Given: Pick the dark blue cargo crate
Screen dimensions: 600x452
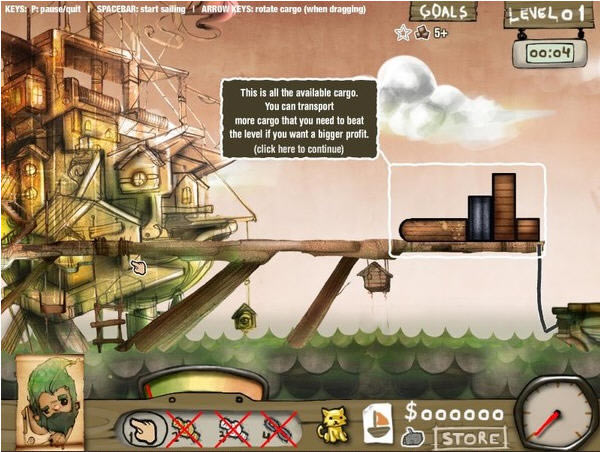Looking at the screenshot, I should click(x=480, y=218).
